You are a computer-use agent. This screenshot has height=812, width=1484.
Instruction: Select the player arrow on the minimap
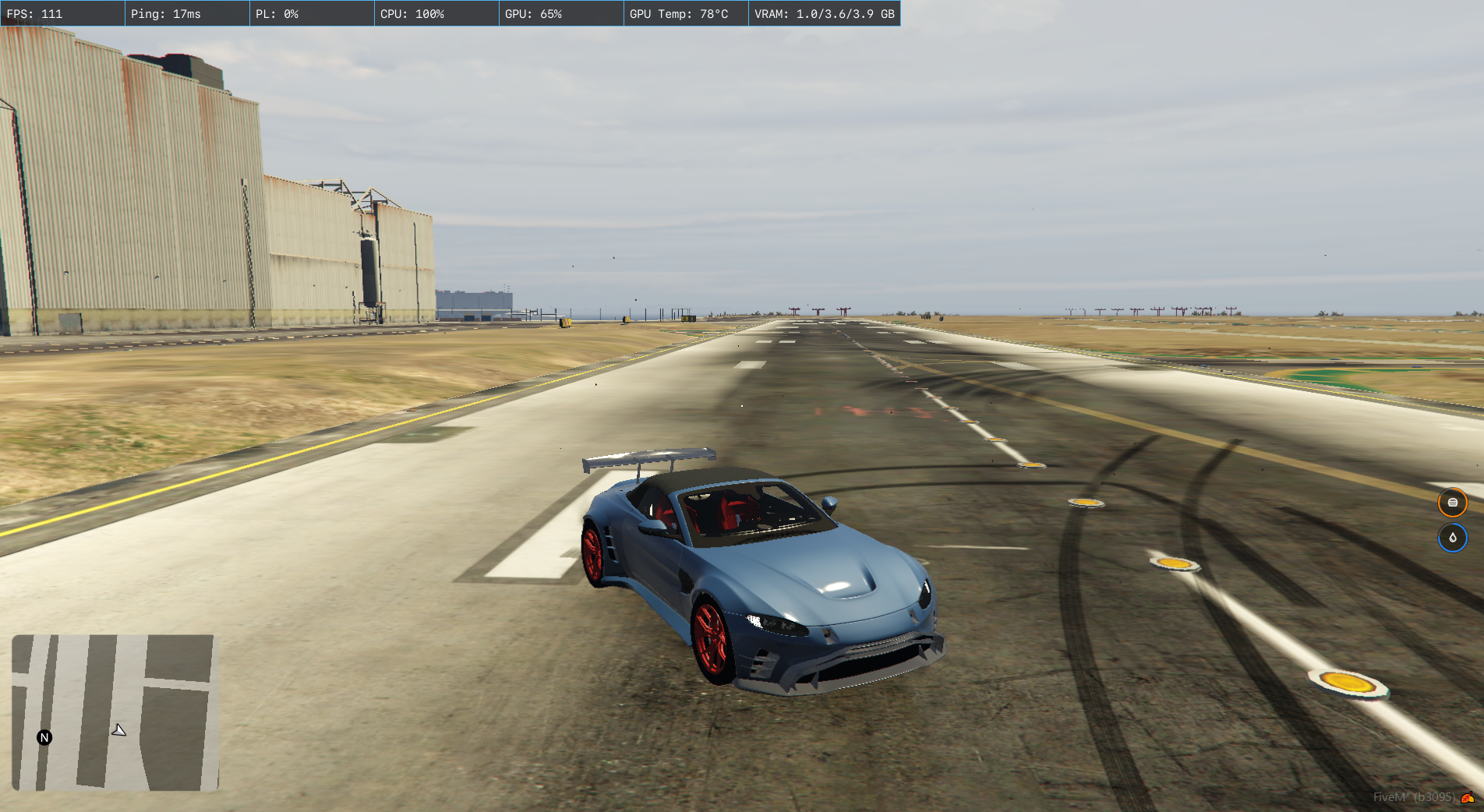(x=118, y=730)
